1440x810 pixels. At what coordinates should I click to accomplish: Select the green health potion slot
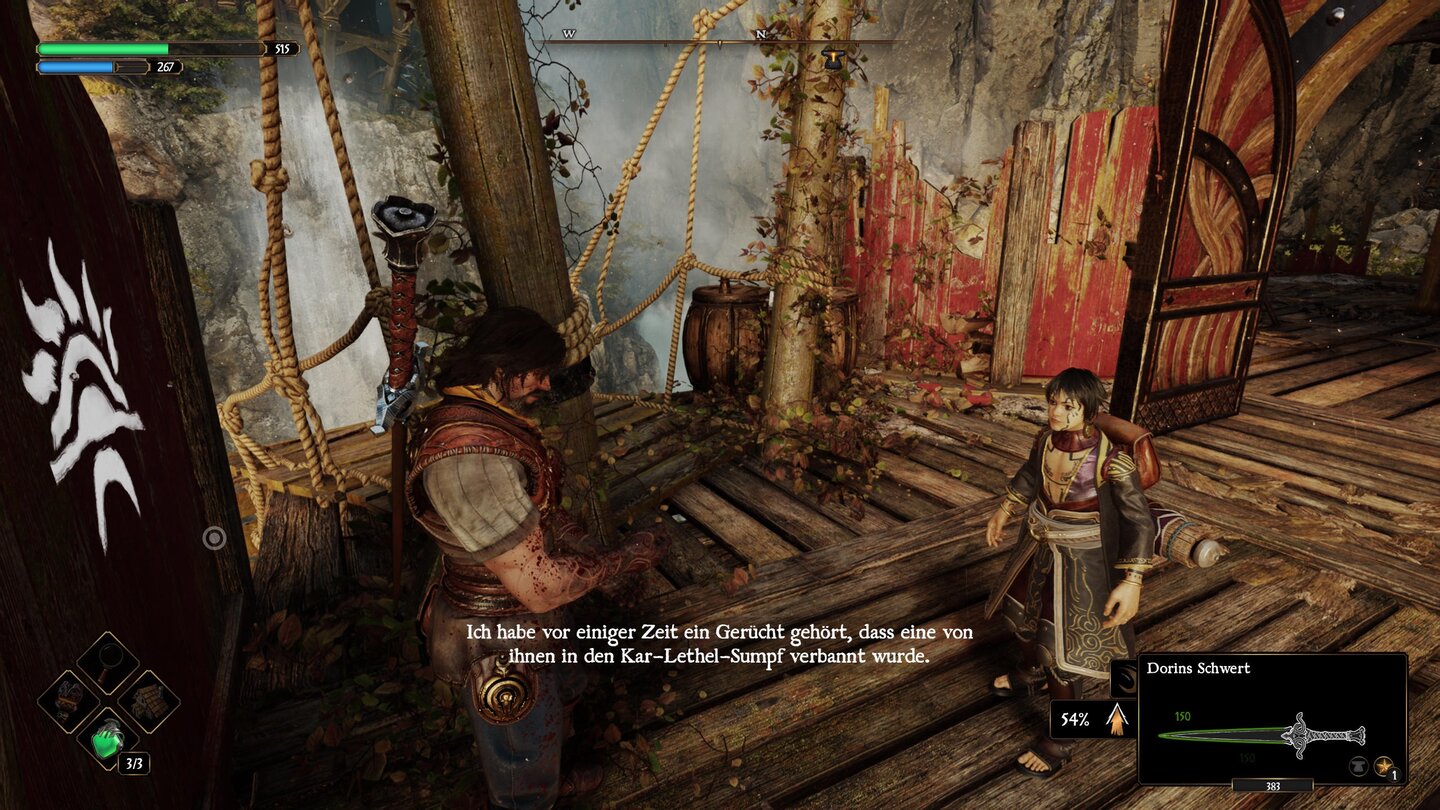point(107,742)
